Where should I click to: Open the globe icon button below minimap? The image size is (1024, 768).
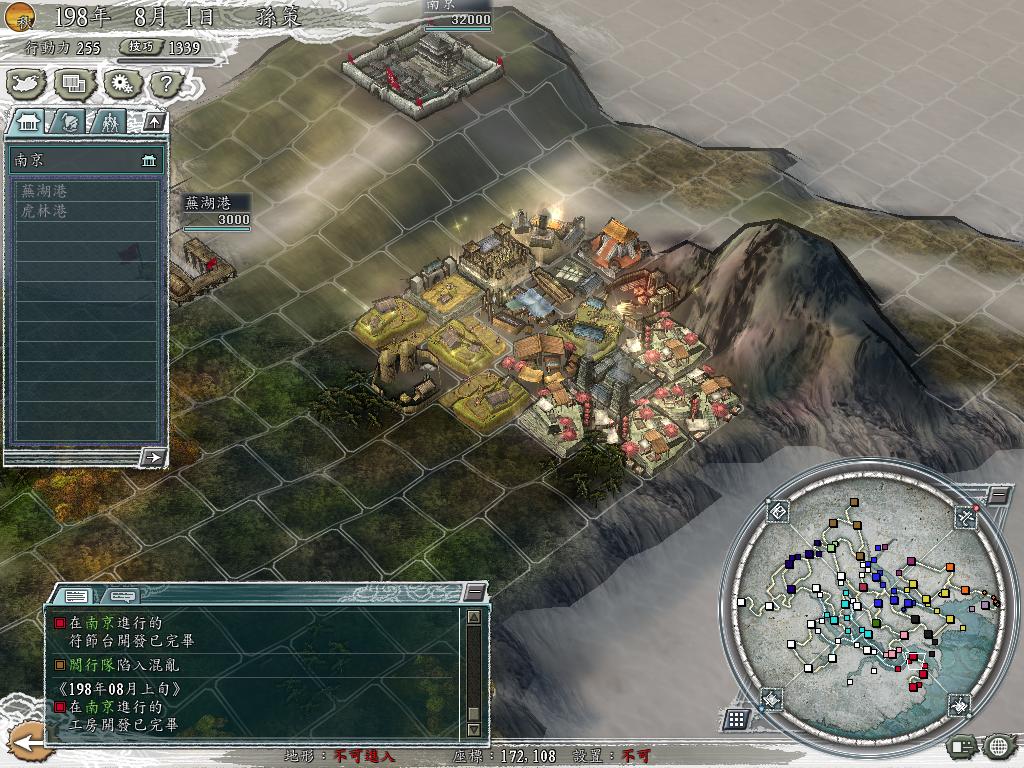[998, 745]
